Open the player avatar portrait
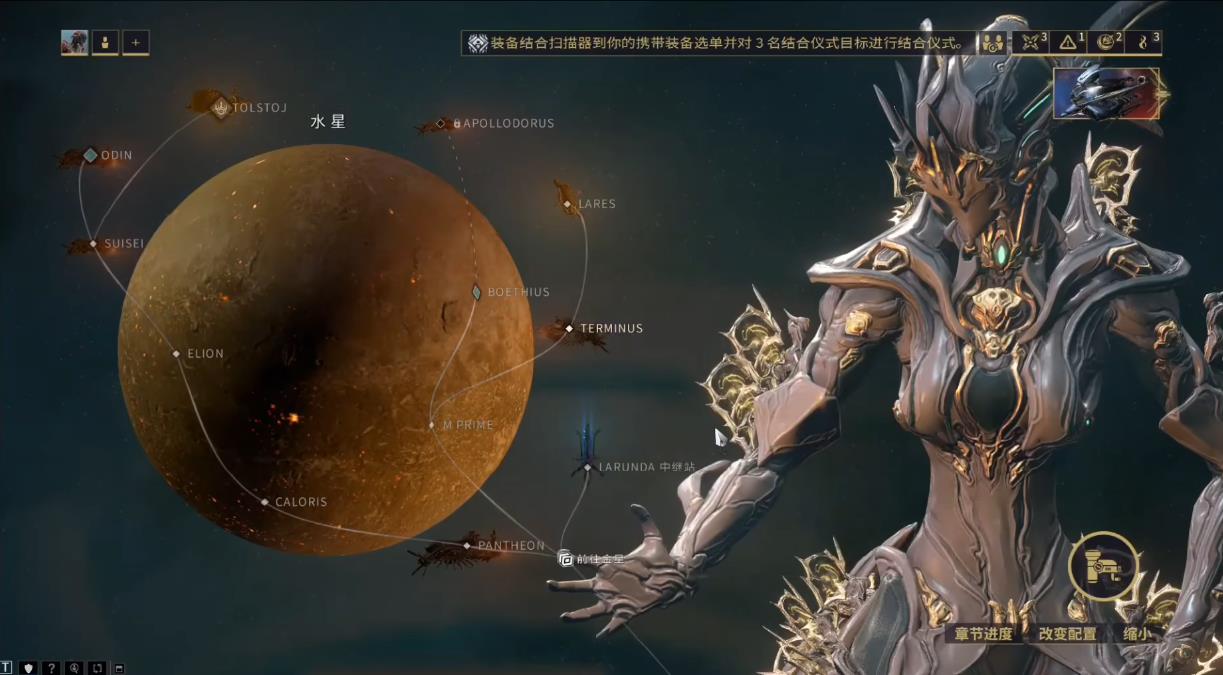Image resolution: width=1223 pixels, height=675 pixels. [74, 42]
